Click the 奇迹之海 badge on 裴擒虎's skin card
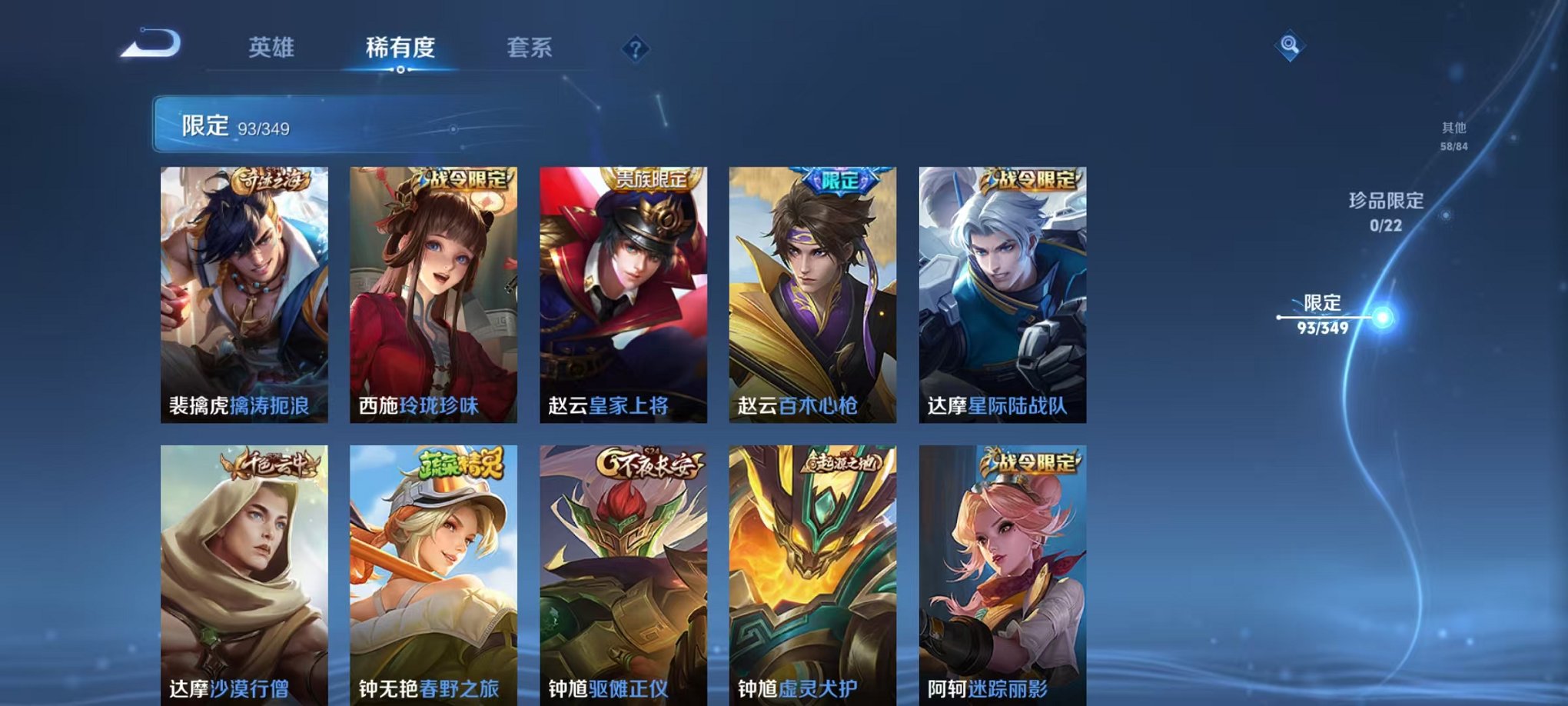Image resolution: width=1568 pixels, height=706 pixels. click(x=271, y=178)
